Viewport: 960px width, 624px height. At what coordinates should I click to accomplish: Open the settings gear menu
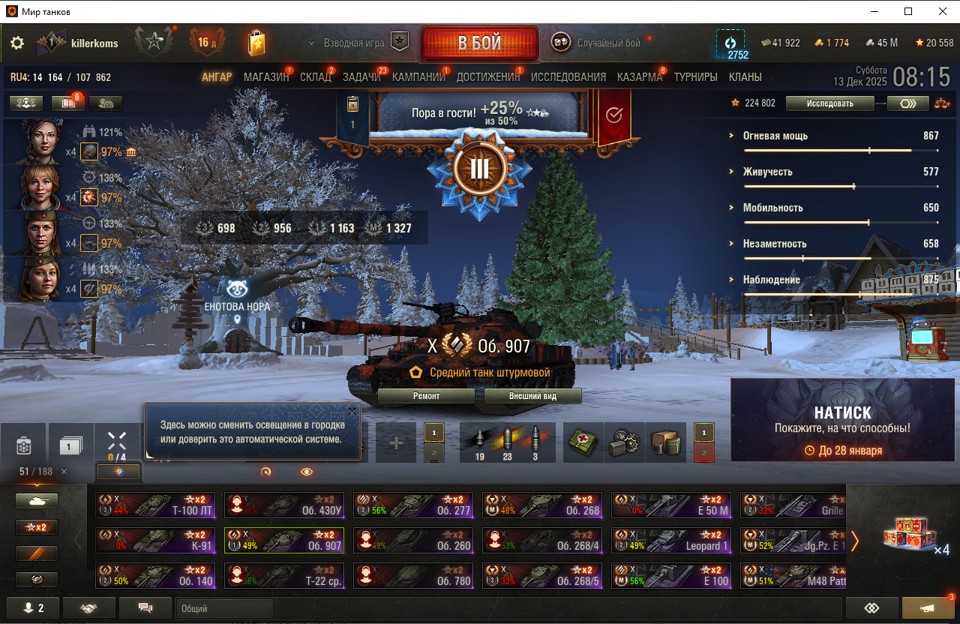[x=17, y=43]
